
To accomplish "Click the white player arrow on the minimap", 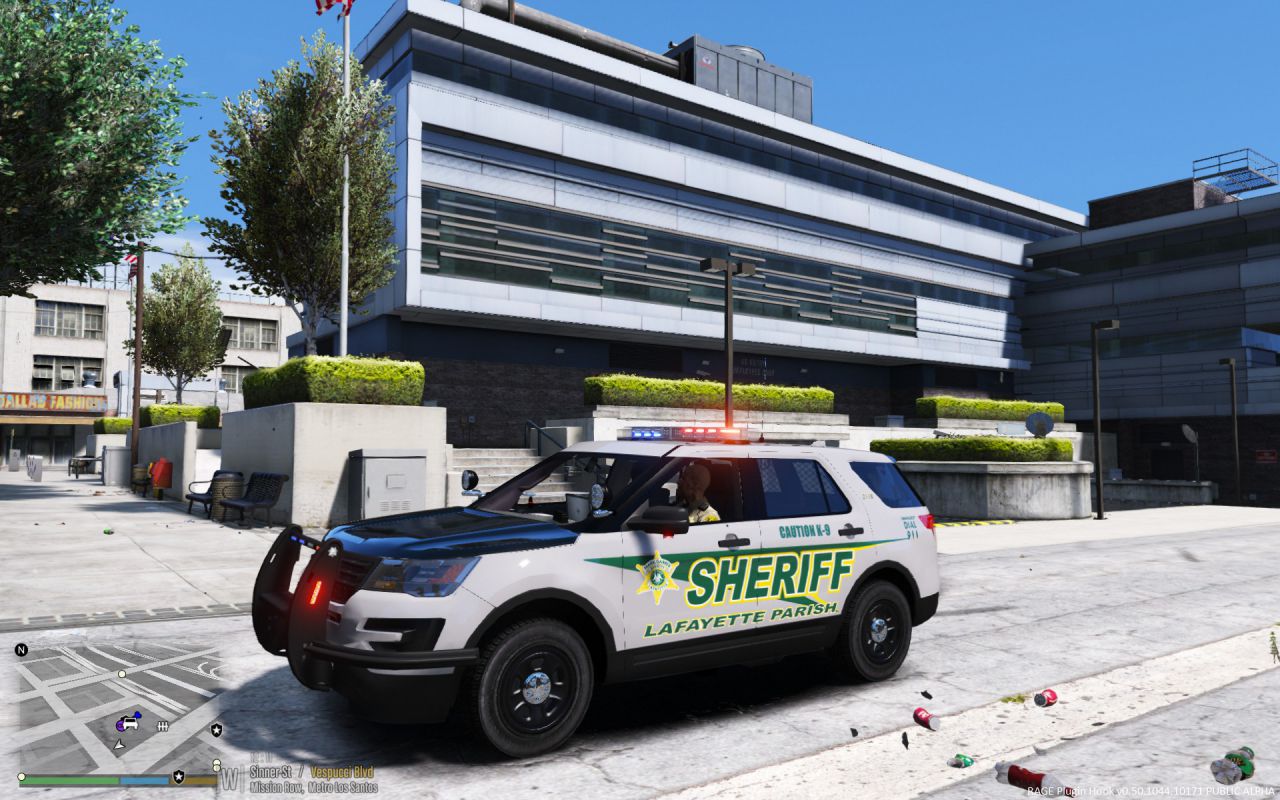I will pyautogui.click(x=119, y=744).
